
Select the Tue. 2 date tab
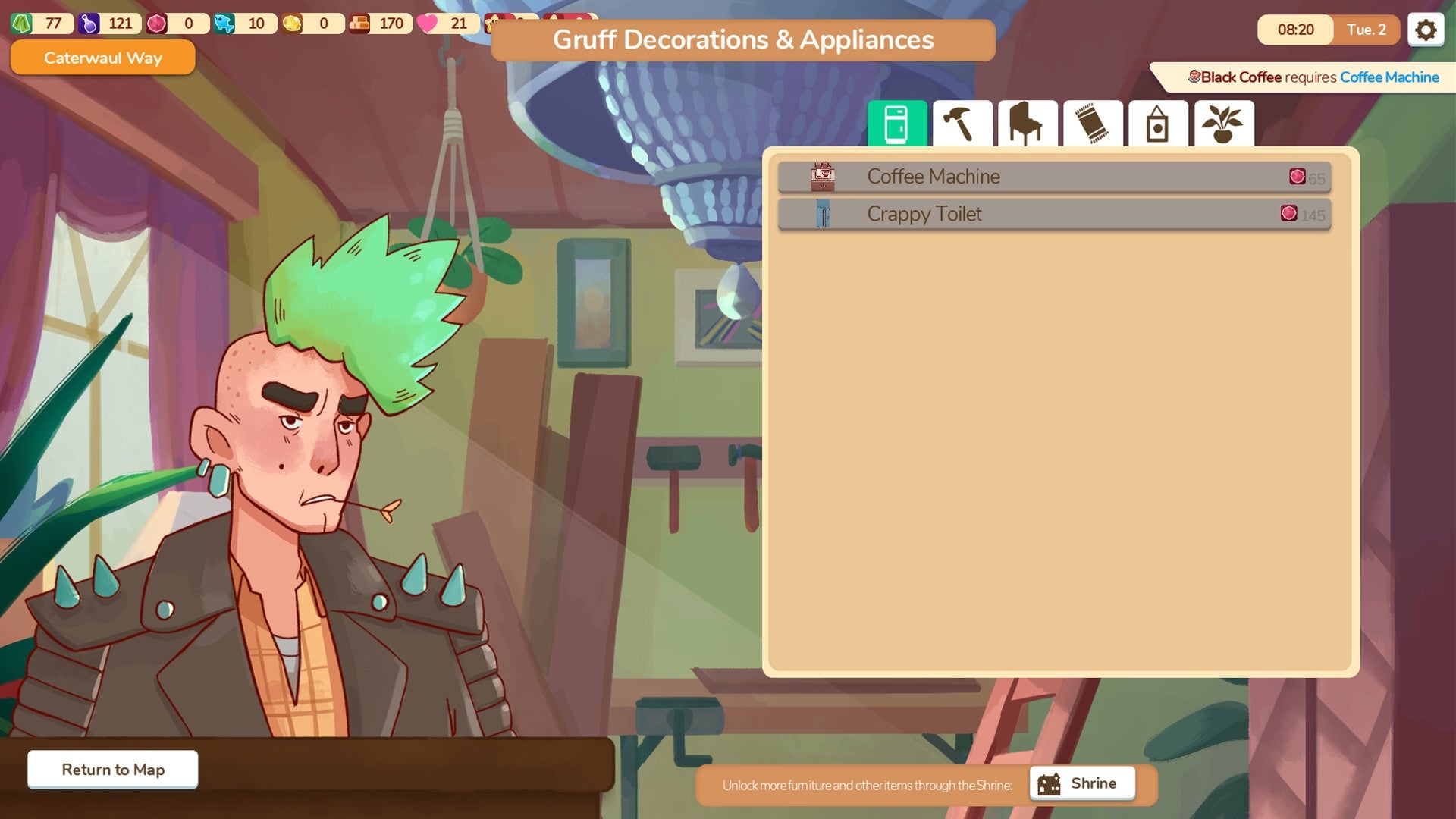pos(1365,30)
